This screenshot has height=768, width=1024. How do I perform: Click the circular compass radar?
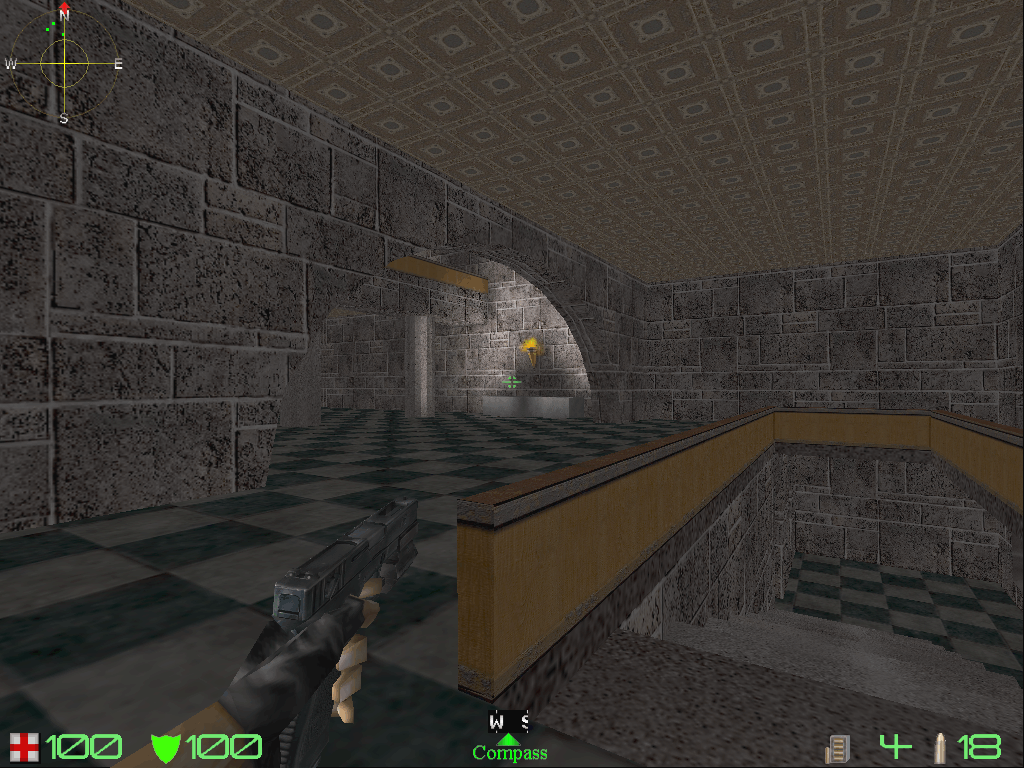pyautogui.click(x=64, y=63)
